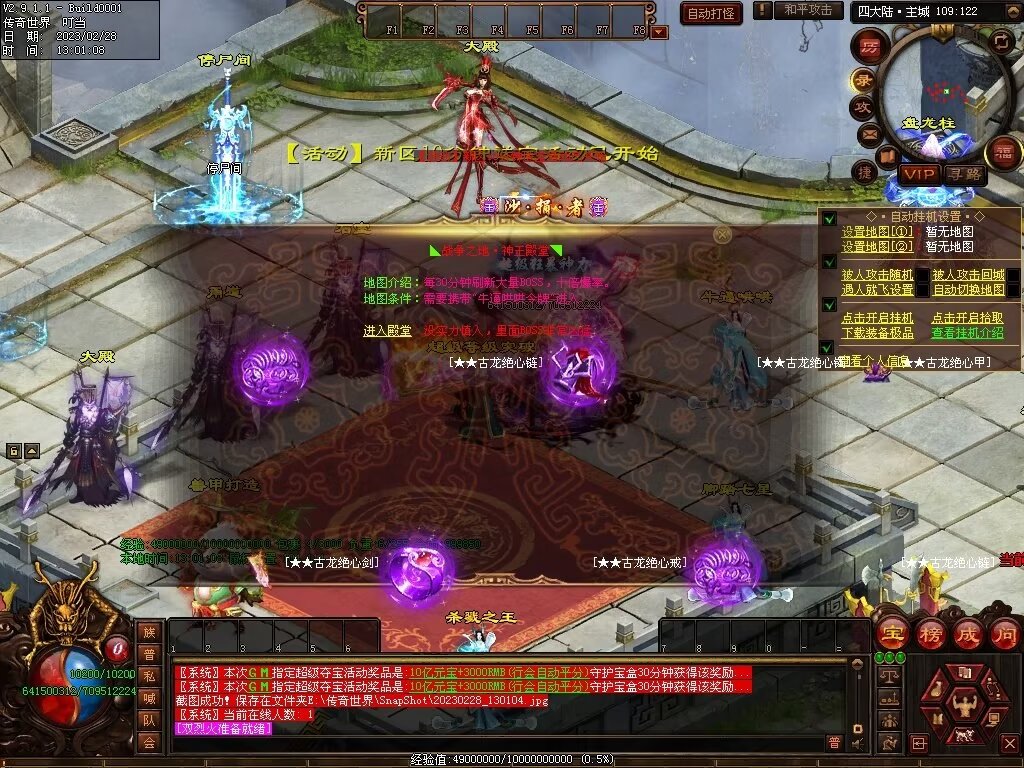Open the 成 achievements button
This screenshot has height=768, width=1024.
(x=967, y=633)
